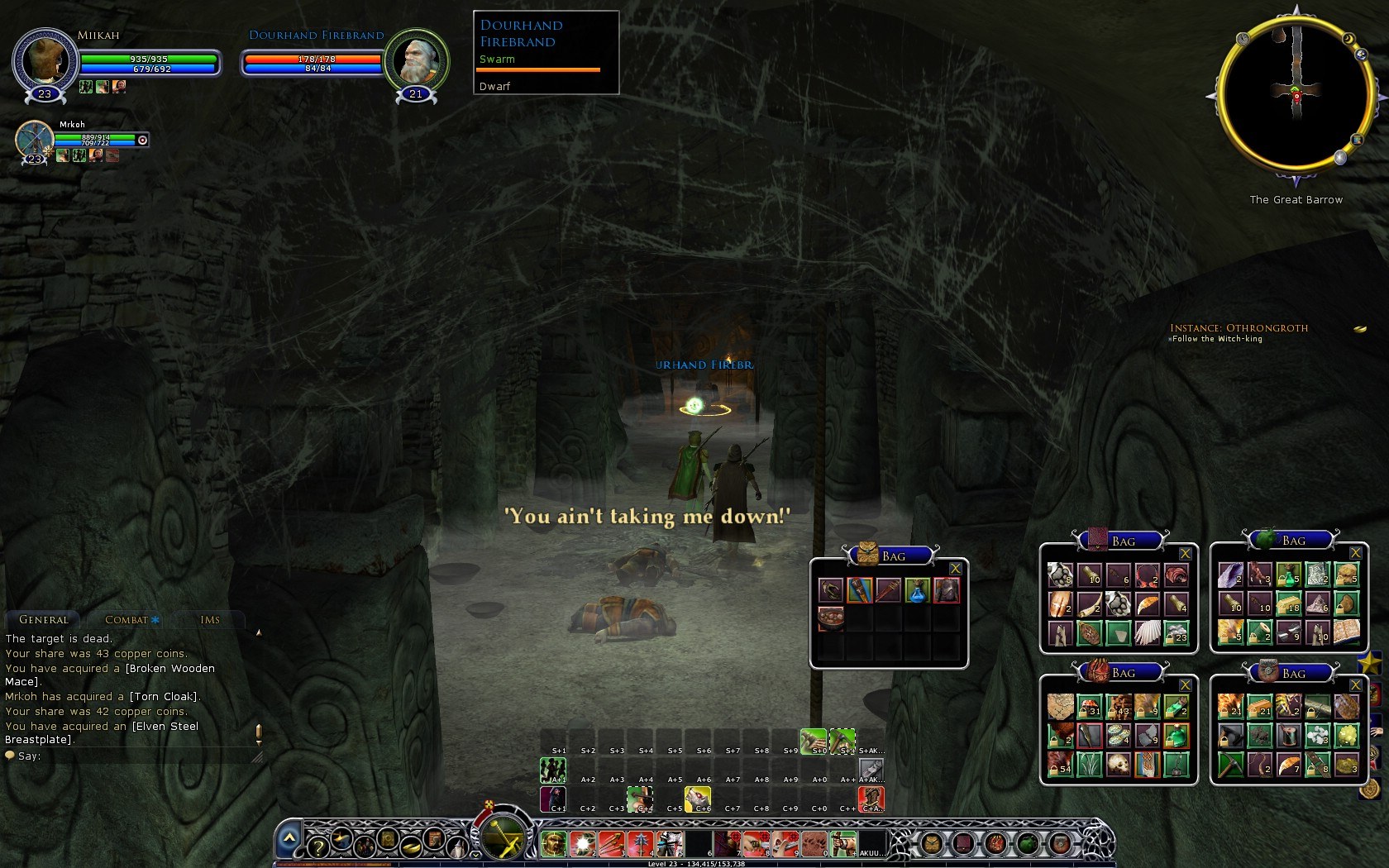Select the skull item in the bag
This screenshot has width=1389, height=868.
point(1119,764)
